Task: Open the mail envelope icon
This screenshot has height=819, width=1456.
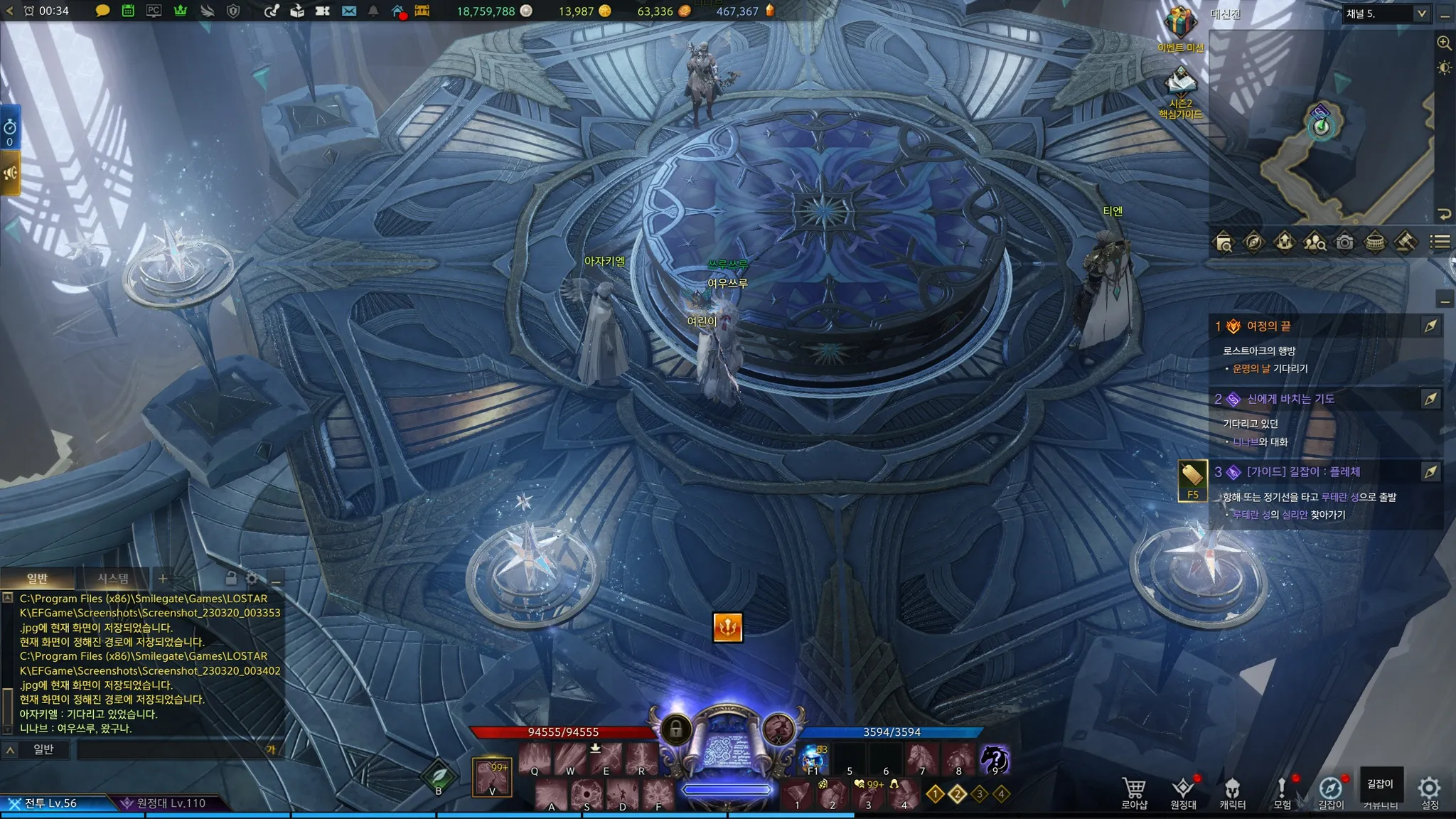Action: (348, 11)
